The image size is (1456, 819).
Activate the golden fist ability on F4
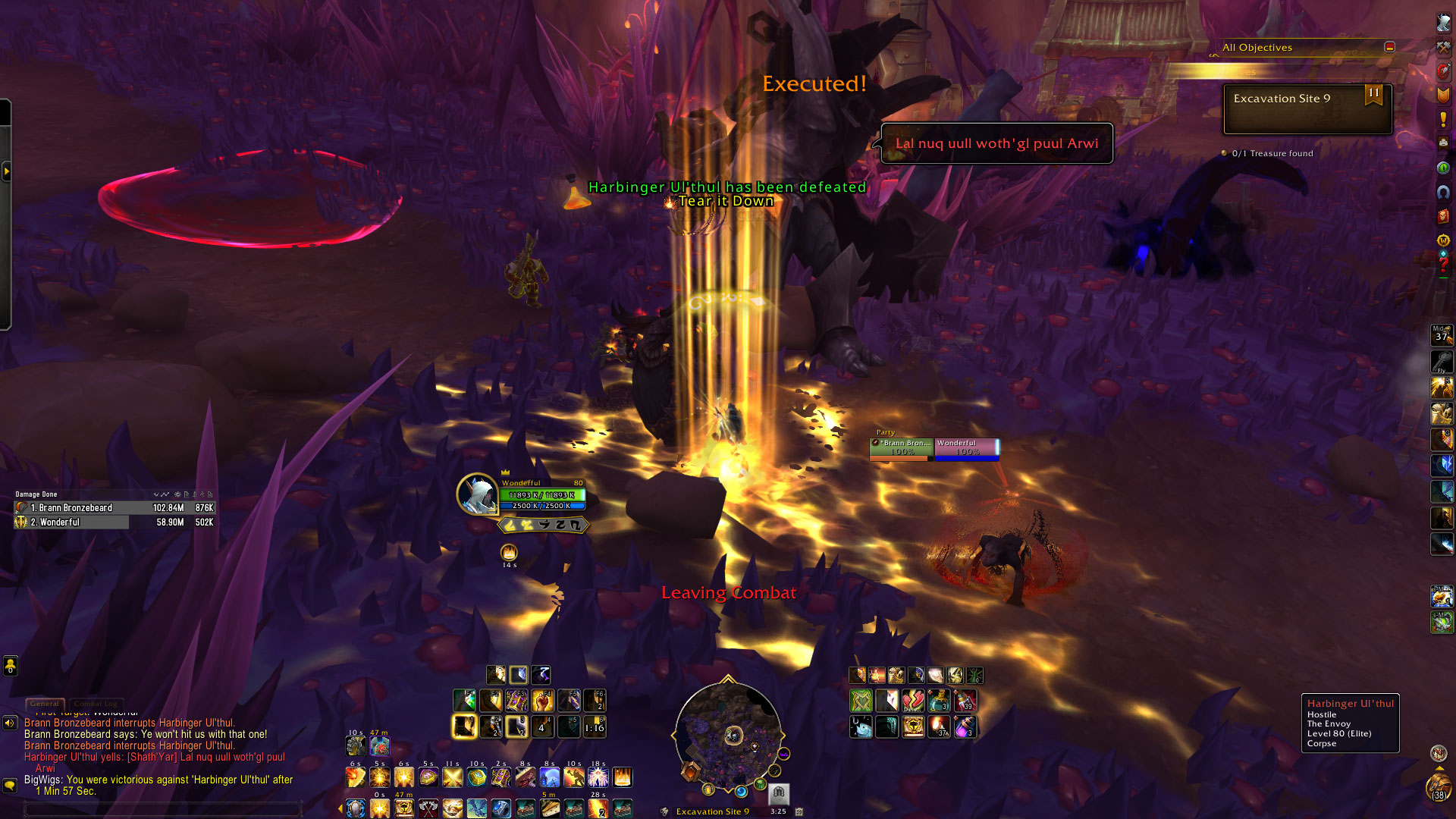(542, 701)
